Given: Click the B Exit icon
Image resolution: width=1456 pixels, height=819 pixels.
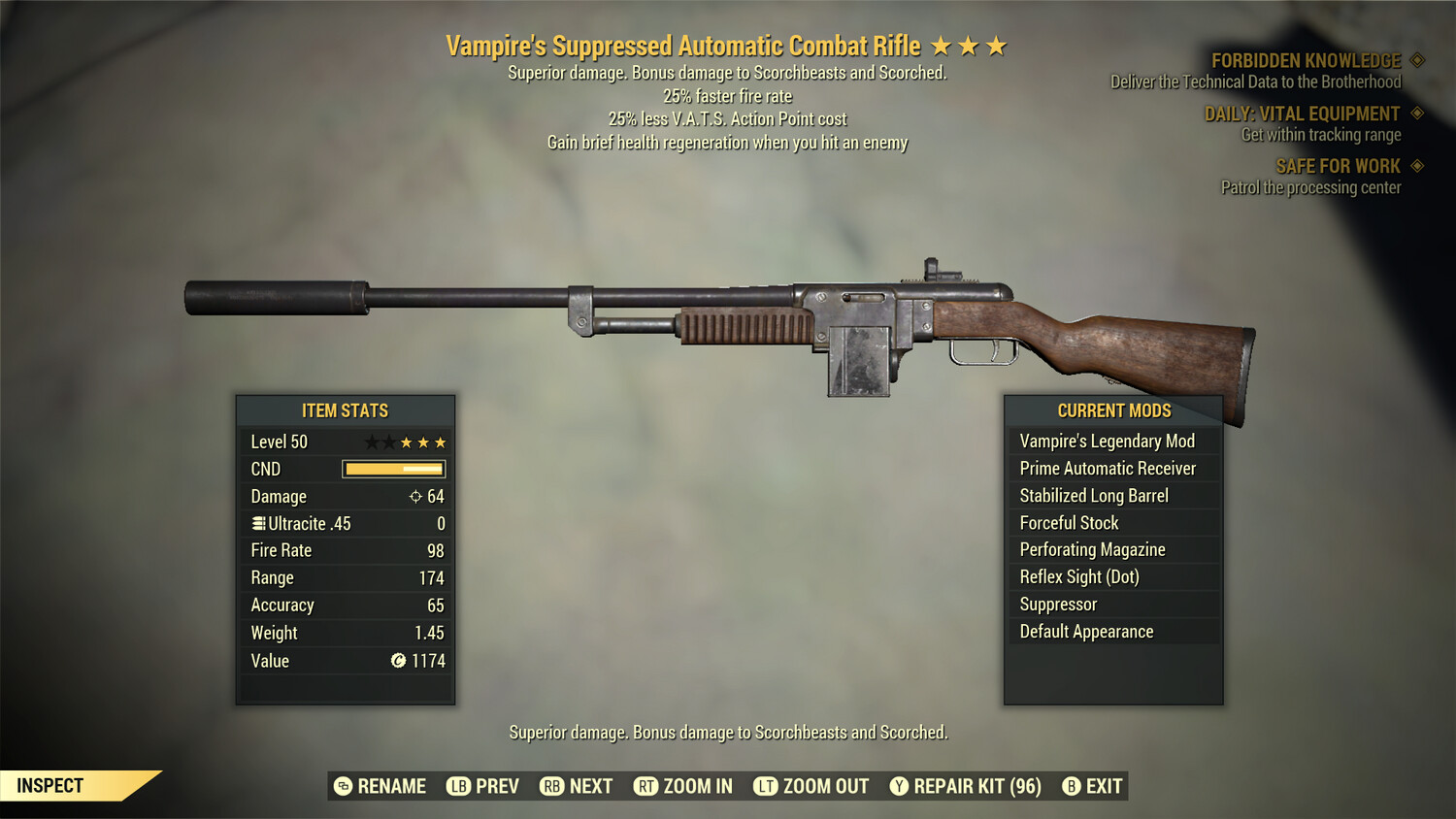Looking at the screenshot, I should [1072, 786].
